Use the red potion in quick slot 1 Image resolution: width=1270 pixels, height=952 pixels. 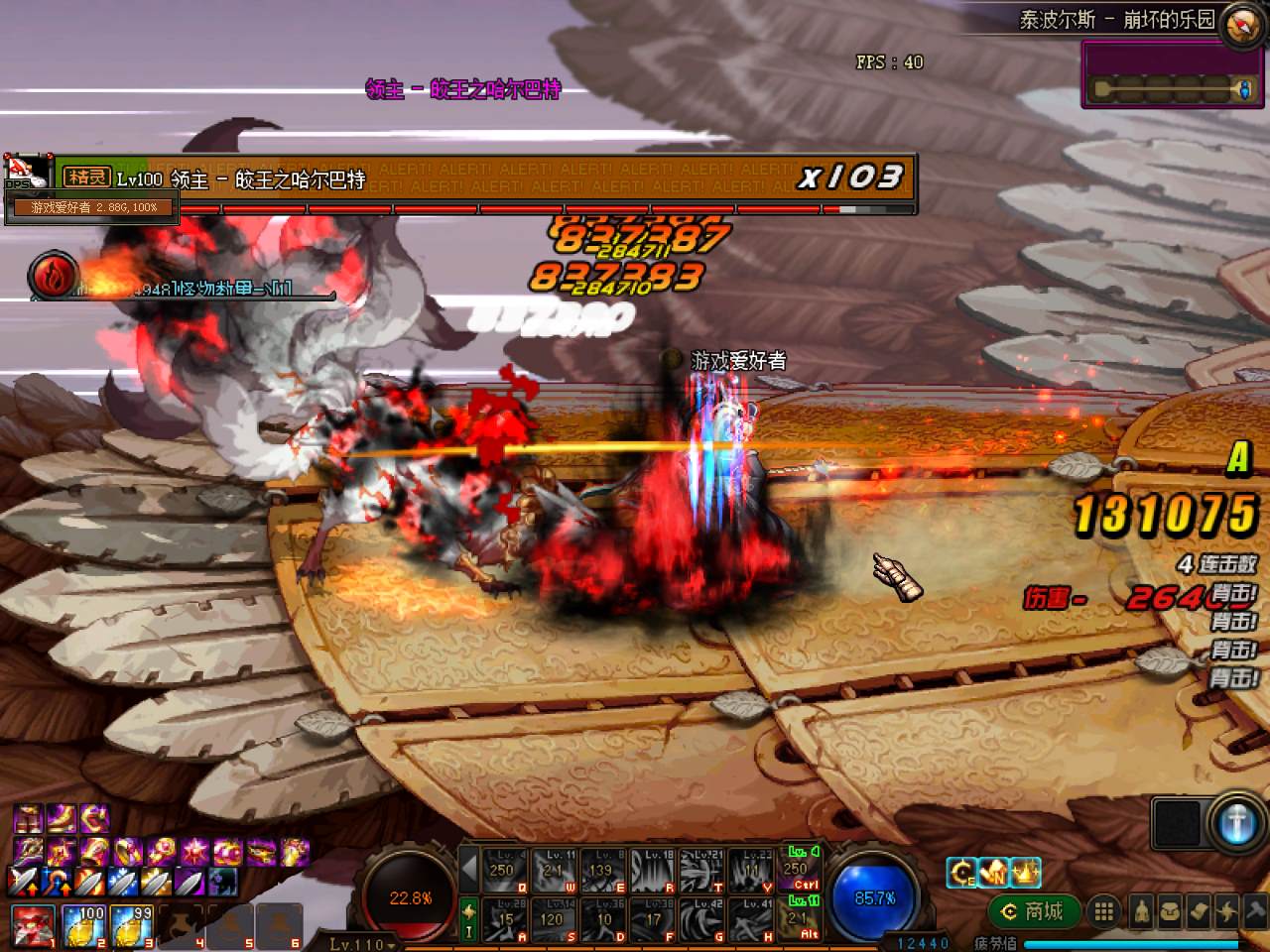pos(34,925)
